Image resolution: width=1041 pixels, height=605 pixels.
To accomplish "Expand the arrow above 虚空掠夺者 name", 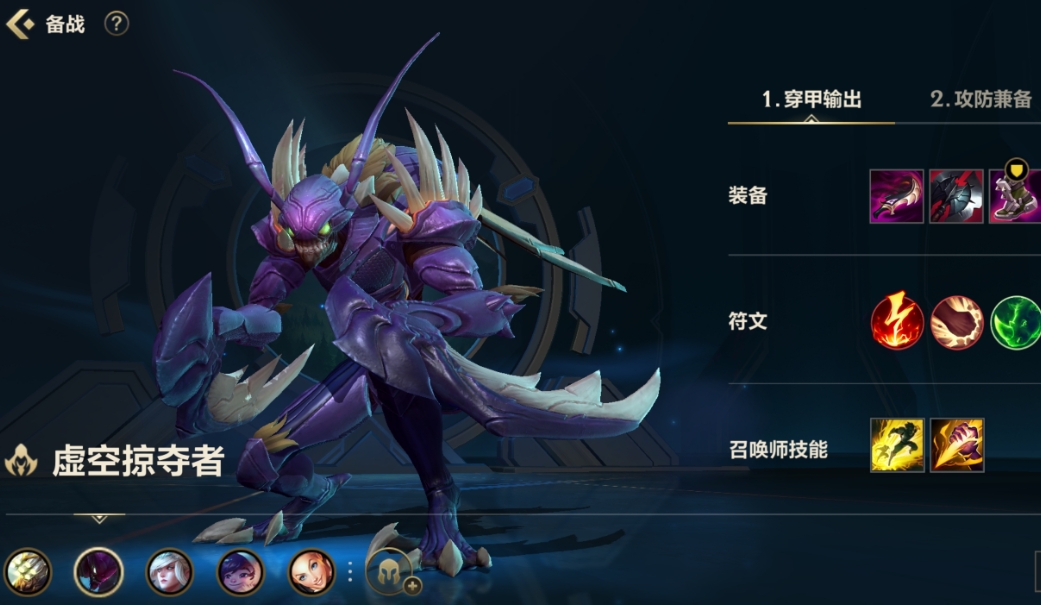I will [x=99, y=518].
